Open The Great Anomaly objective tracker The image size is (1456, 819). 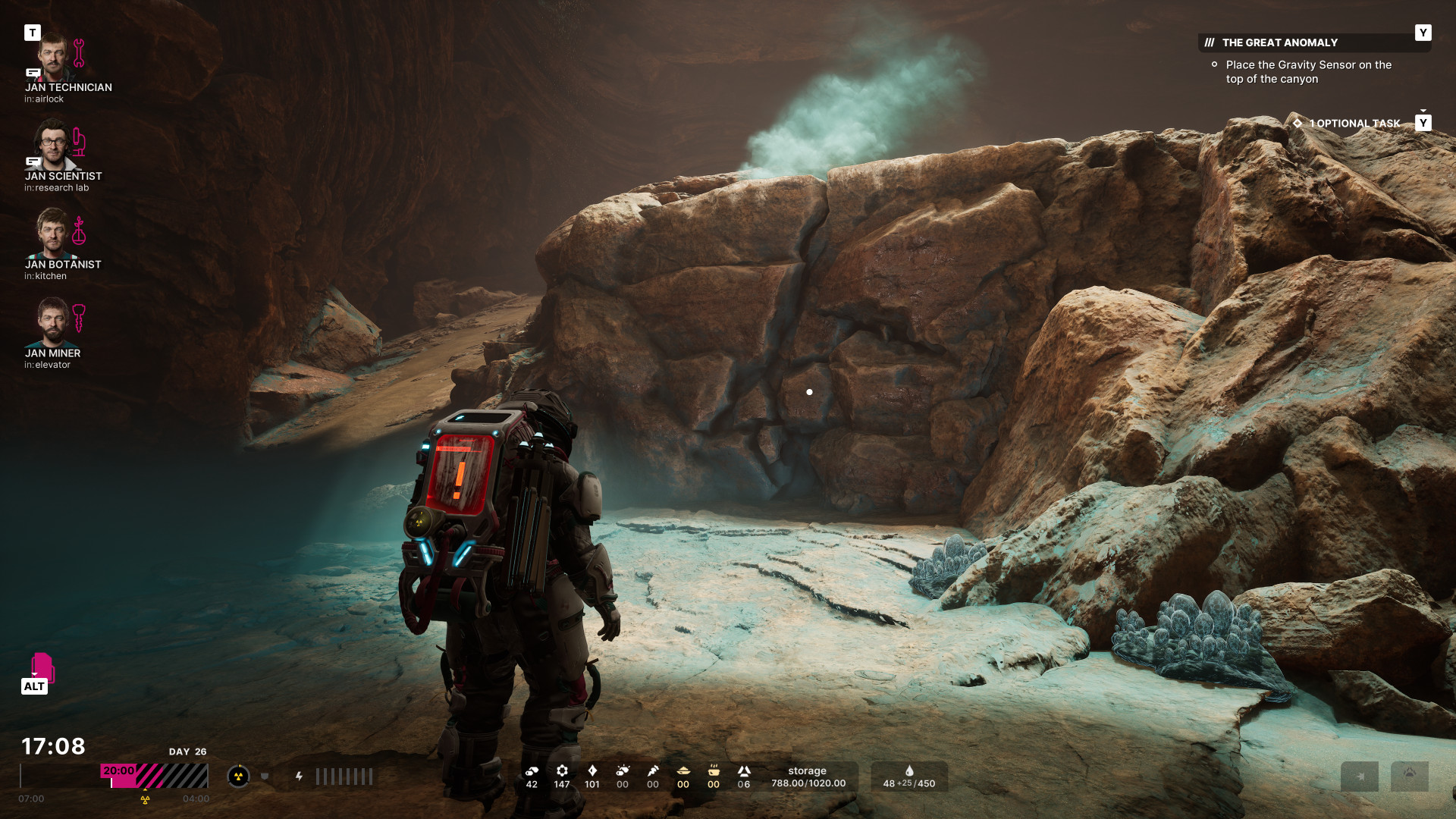pos(1279,42)
